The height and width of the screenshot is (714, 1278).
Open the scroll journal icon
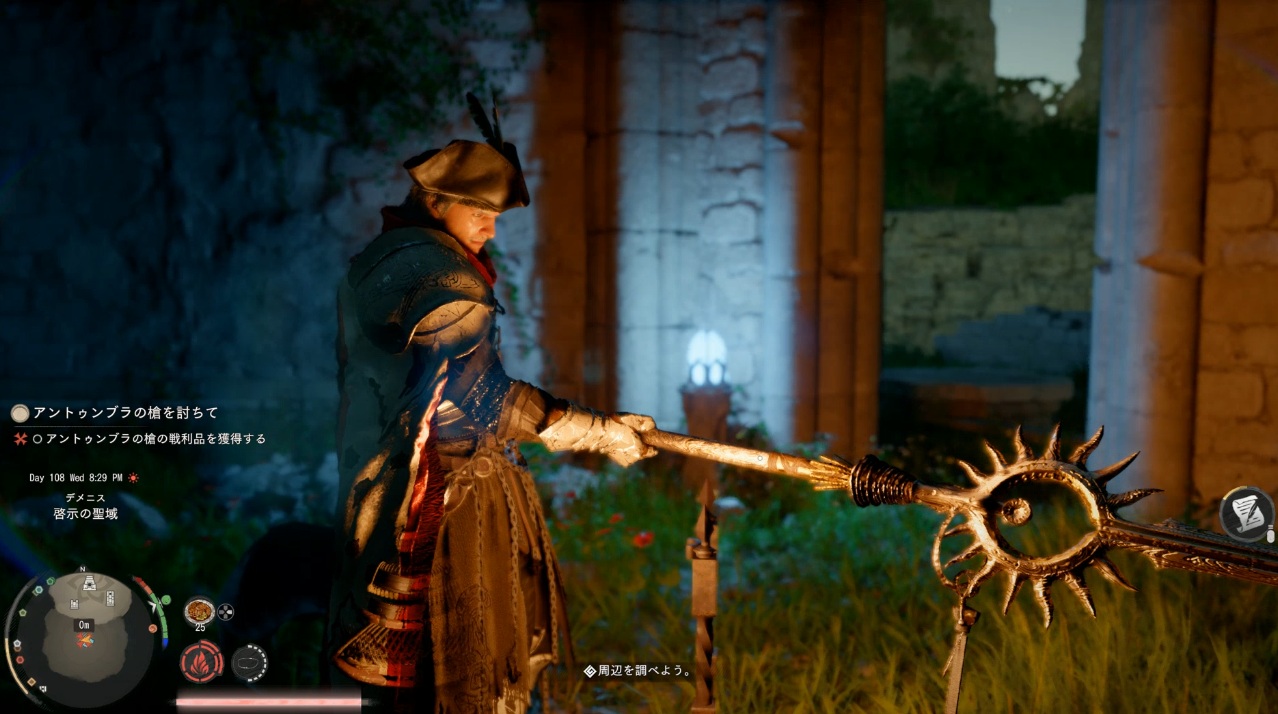[x=1246, y=511]
